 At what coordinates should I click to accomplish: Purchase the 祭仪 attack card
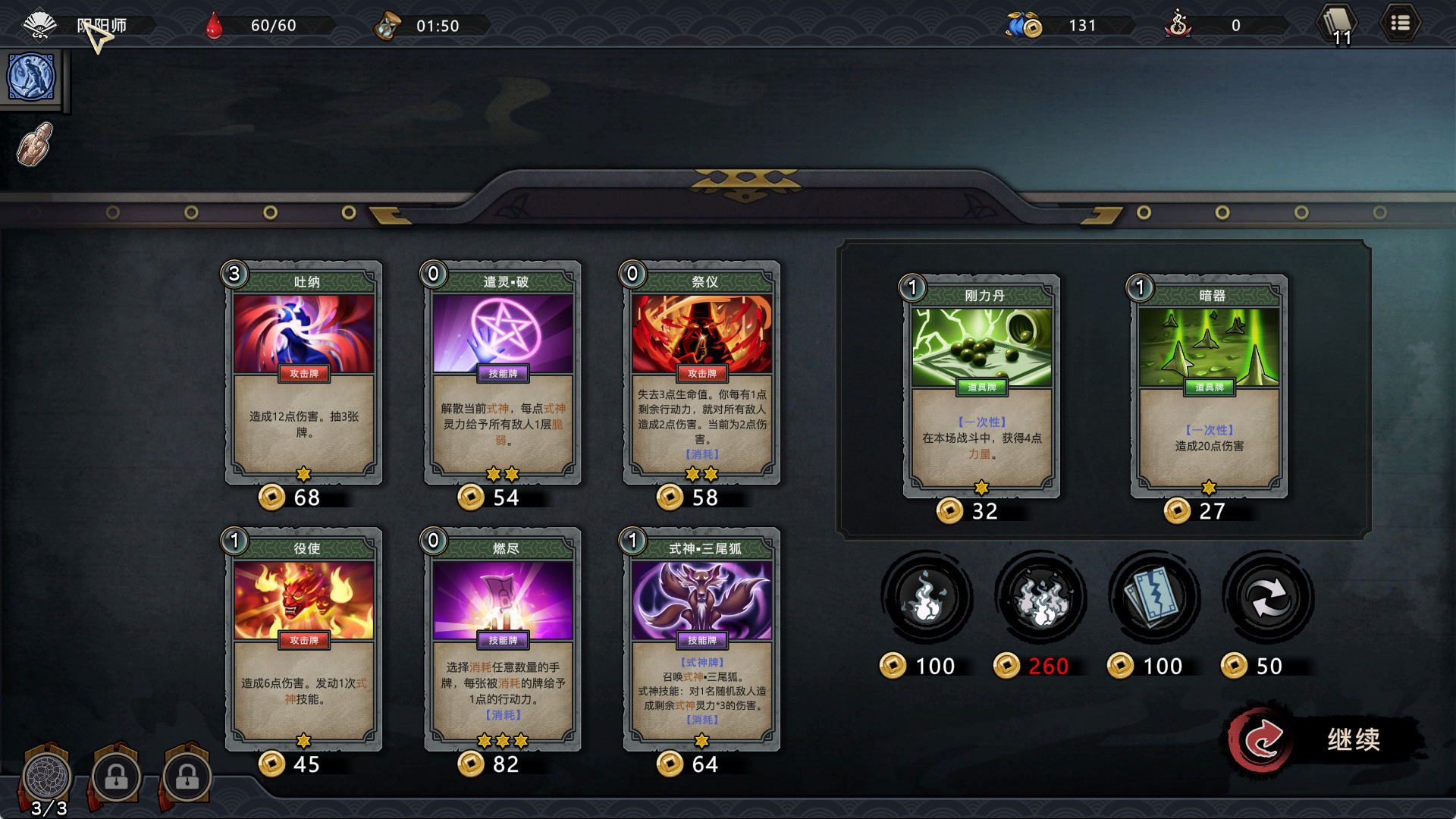[x=701, y=373]
